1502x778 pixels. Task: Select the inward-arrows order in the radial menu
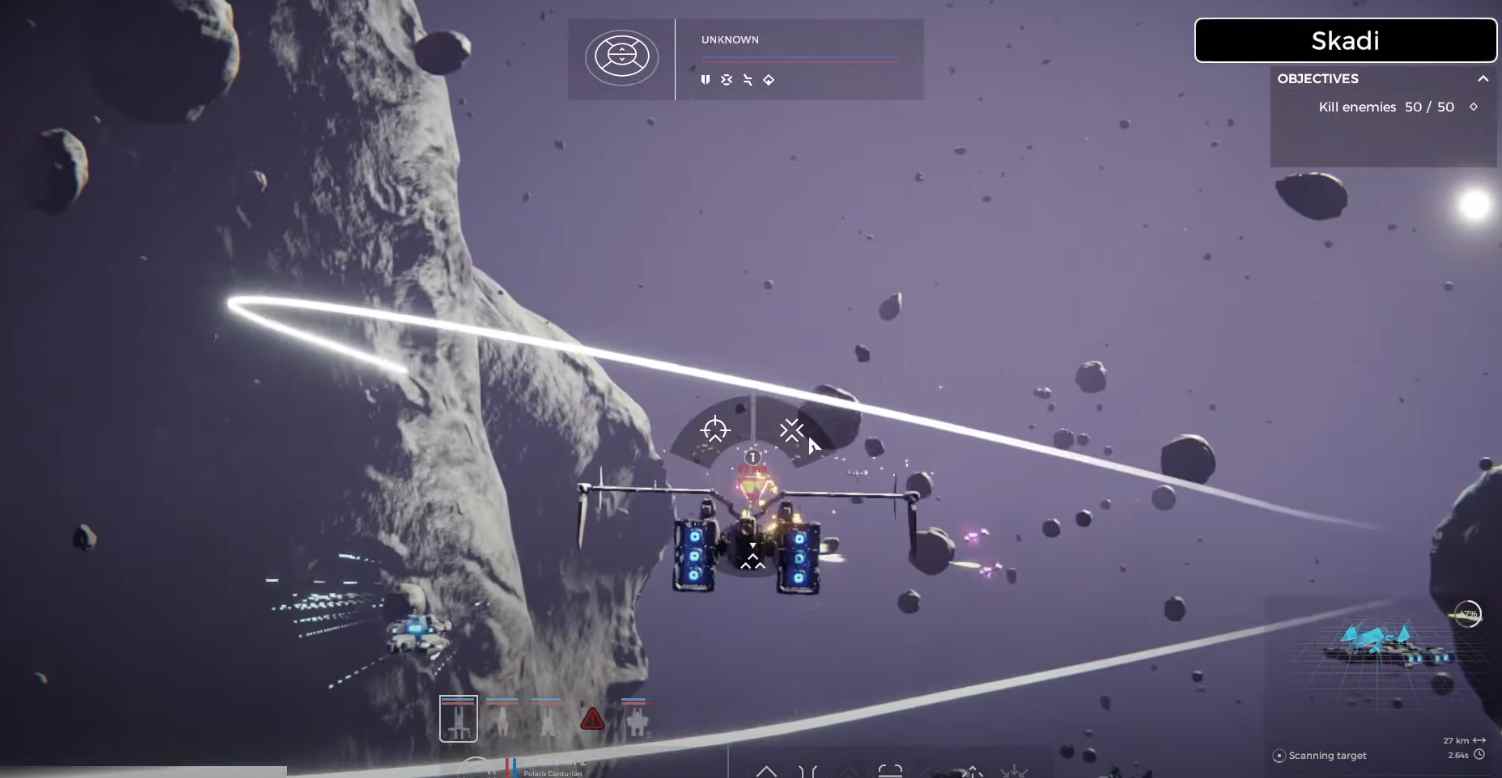[x=792, y=430]
